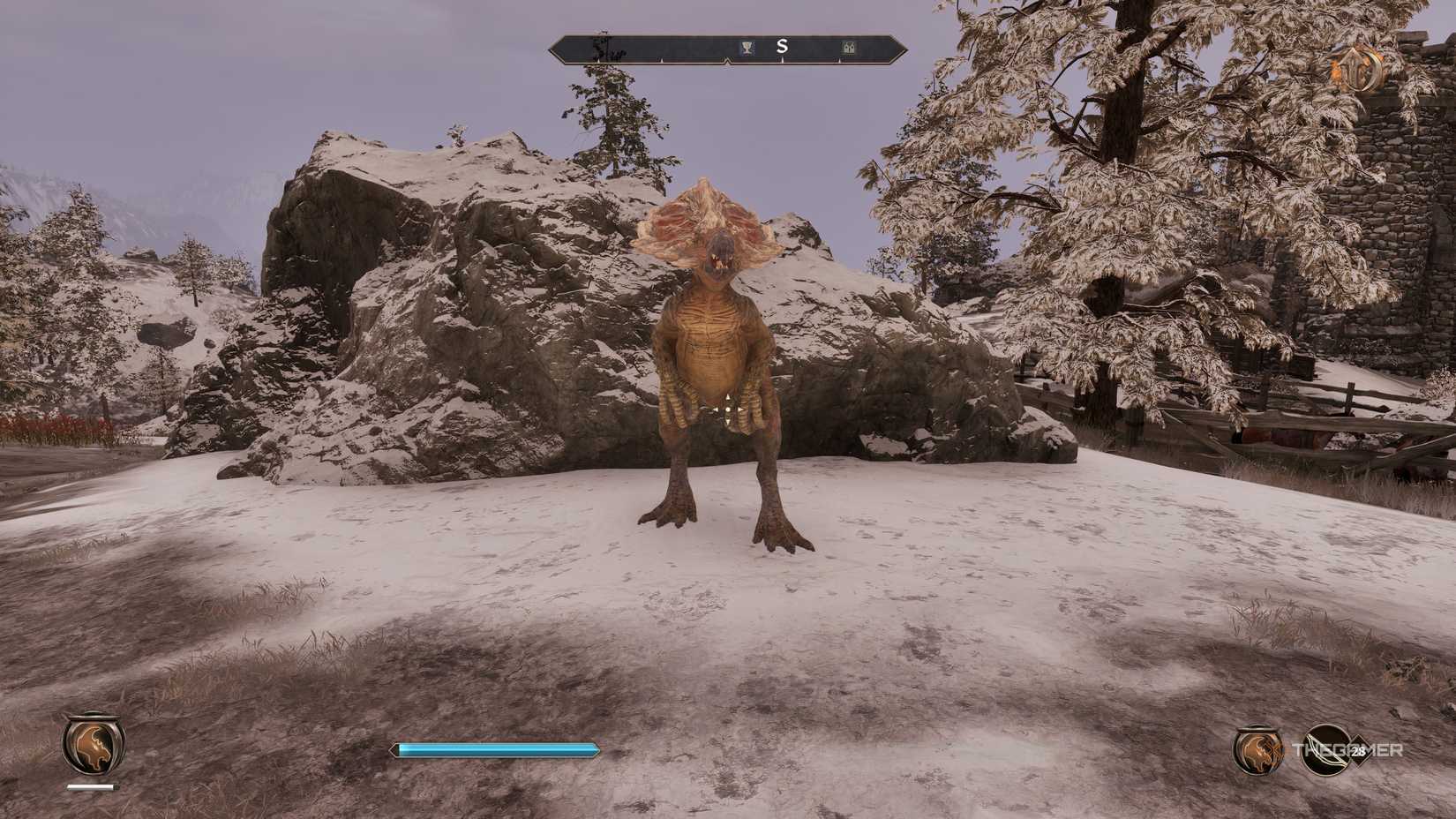Click the ammo count badge showing 28

tap(1358, 751)
